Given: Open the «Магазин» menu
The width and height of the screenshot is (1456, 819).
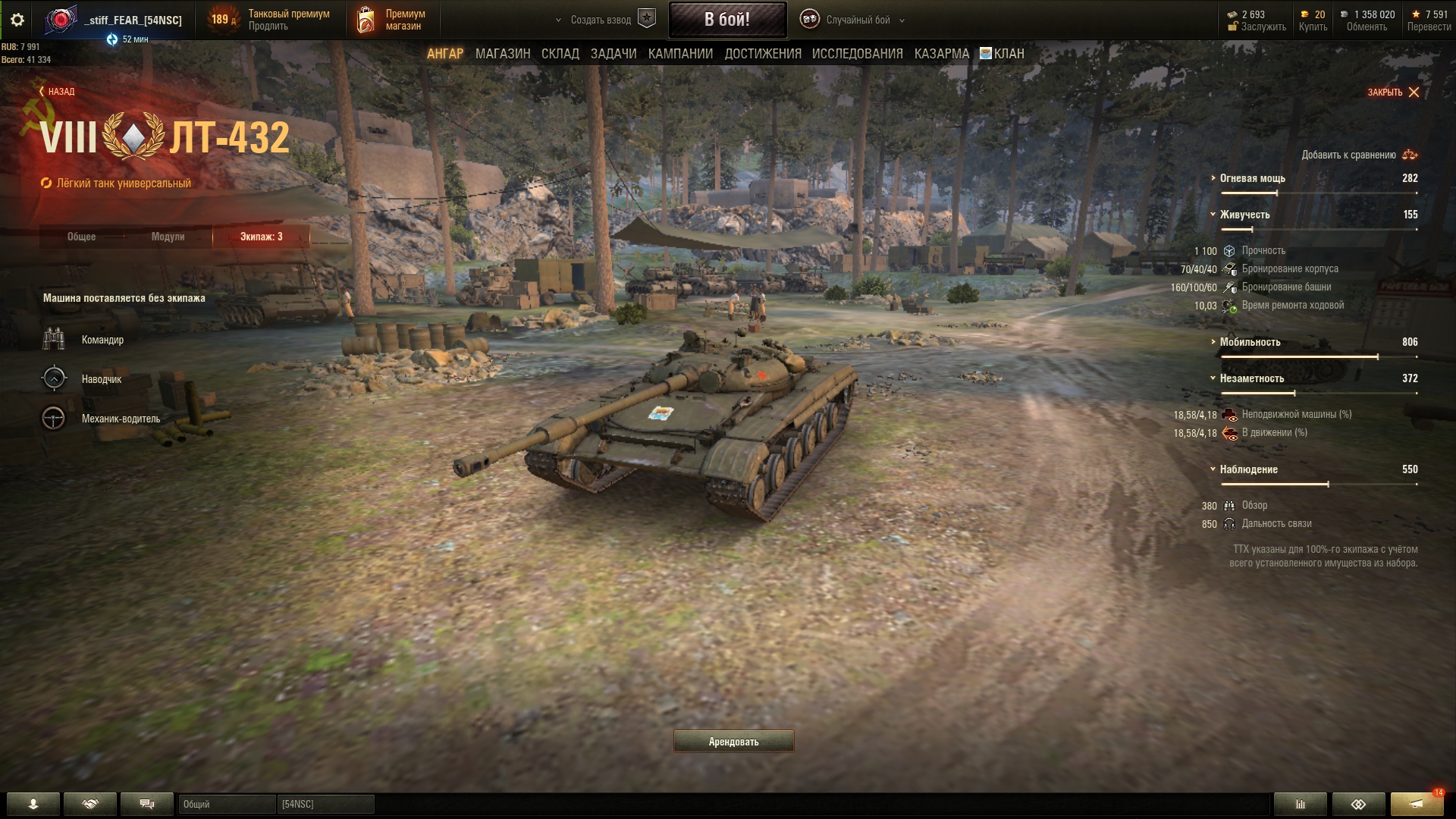Looking at the screenshot, I should 502,54.
